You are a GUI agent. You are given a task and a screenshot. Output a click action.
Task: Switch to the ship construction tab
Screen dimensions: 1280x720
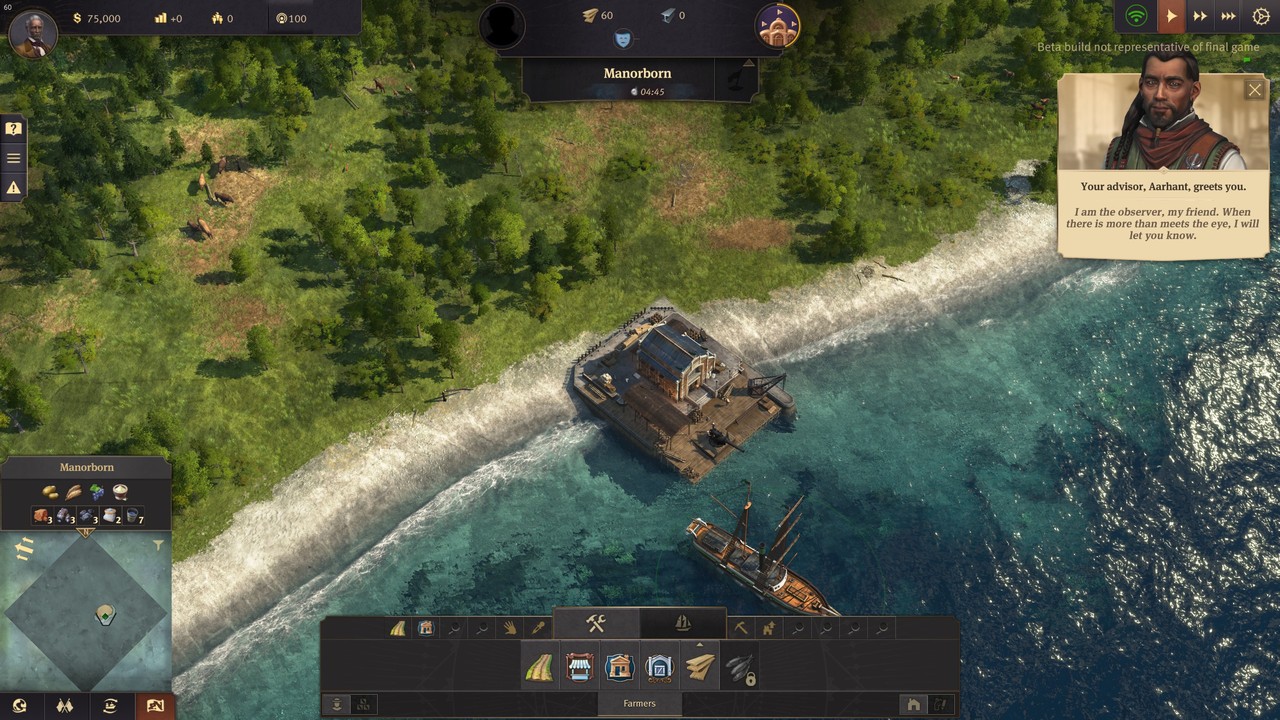click(x=682, y=625)
